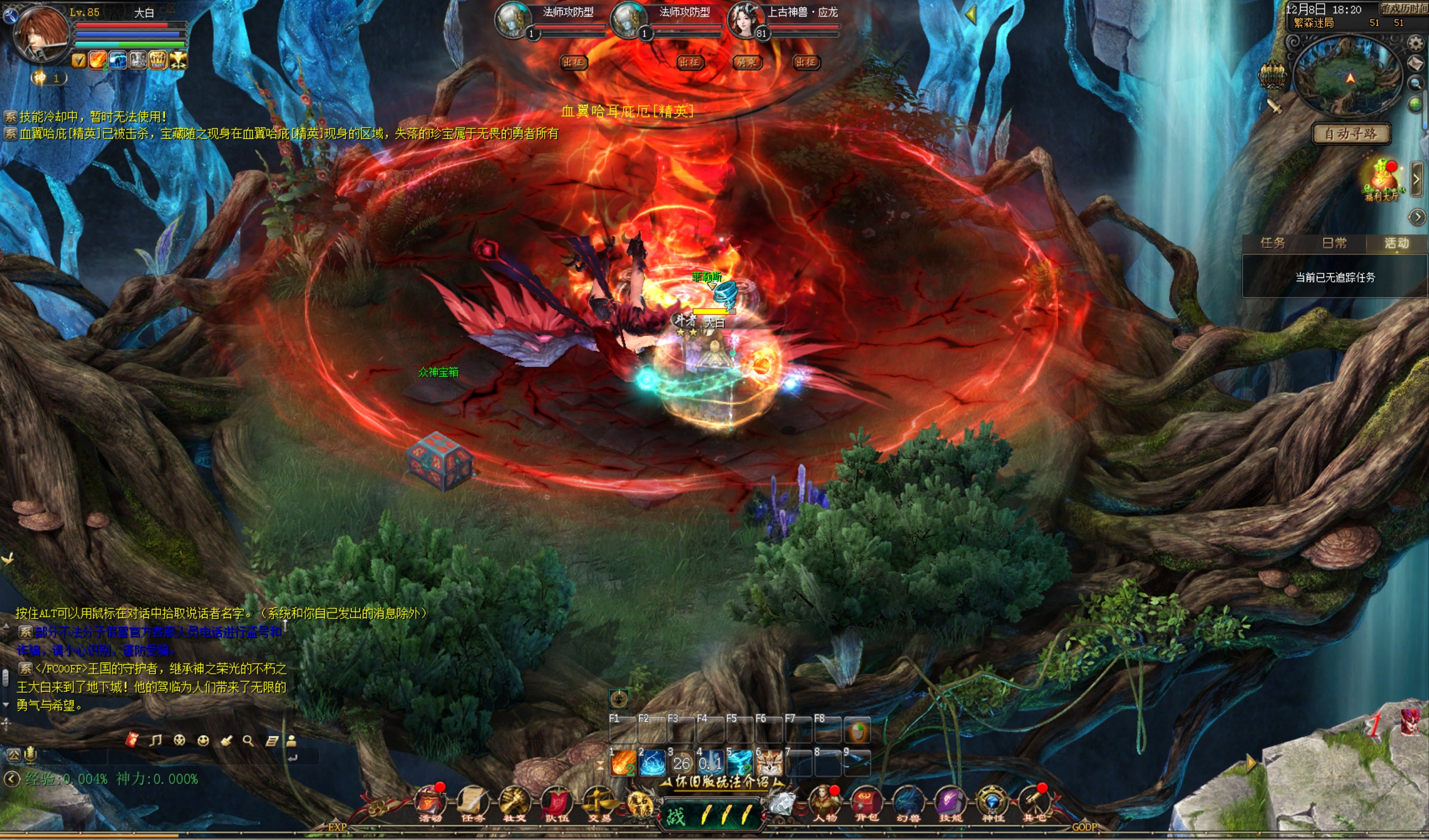
Task: Select the fox pet skill in slot 6
Action: coord(770,764)
